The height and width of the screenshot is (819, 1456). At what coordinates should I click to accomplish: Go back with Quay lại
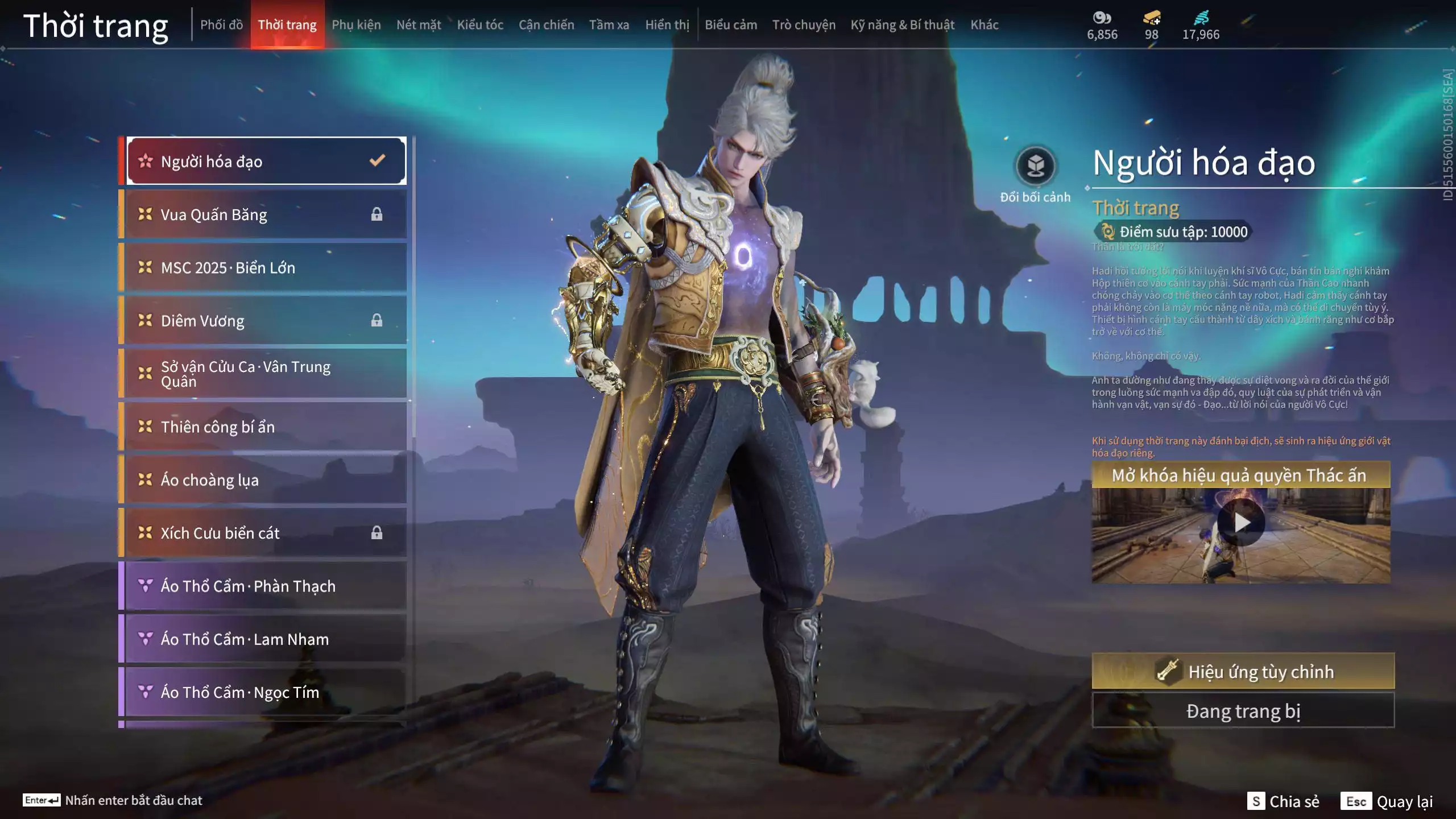pos(1387,801)
